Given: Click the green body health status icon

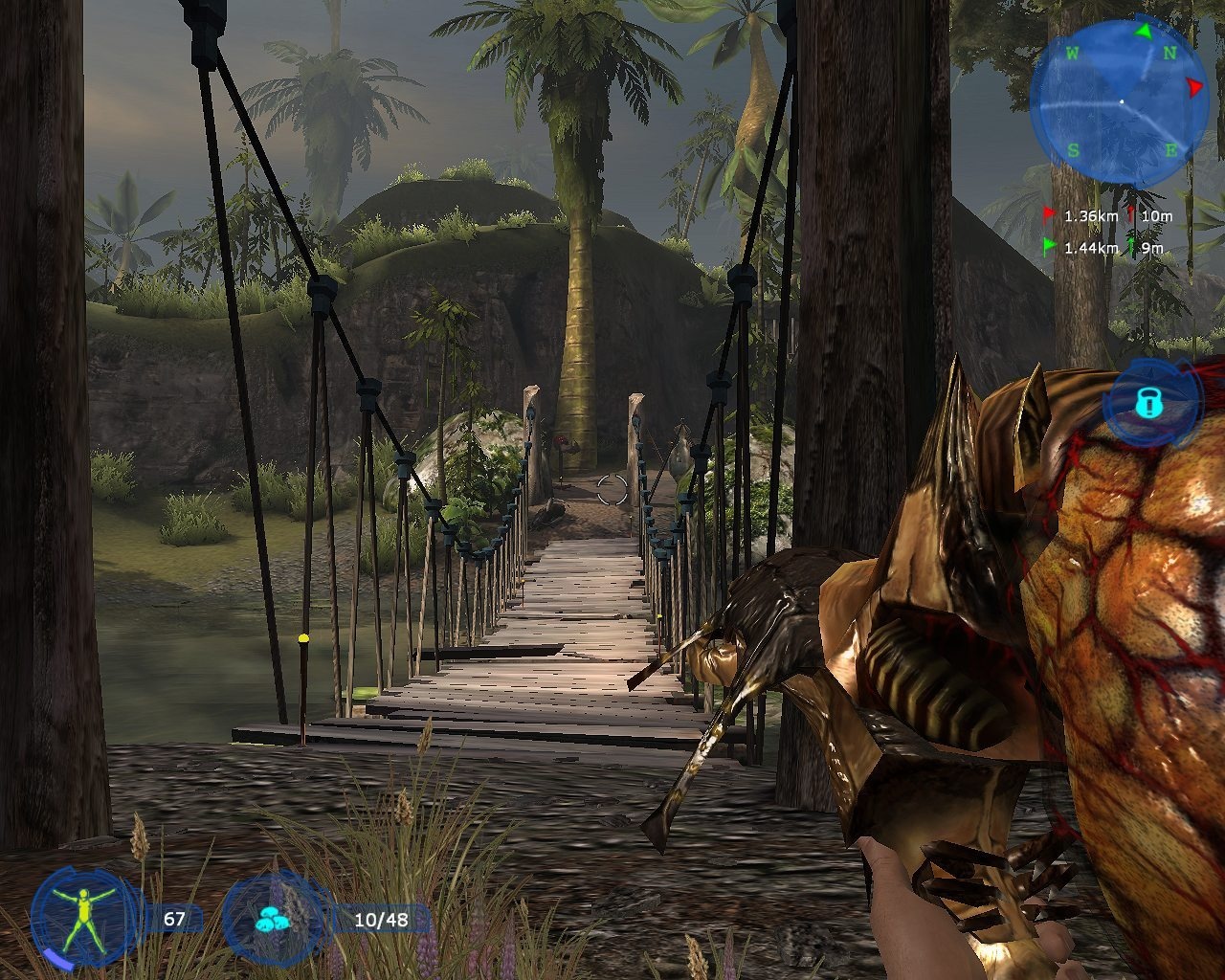Looking at the screenshot, I should coord(83,917).
